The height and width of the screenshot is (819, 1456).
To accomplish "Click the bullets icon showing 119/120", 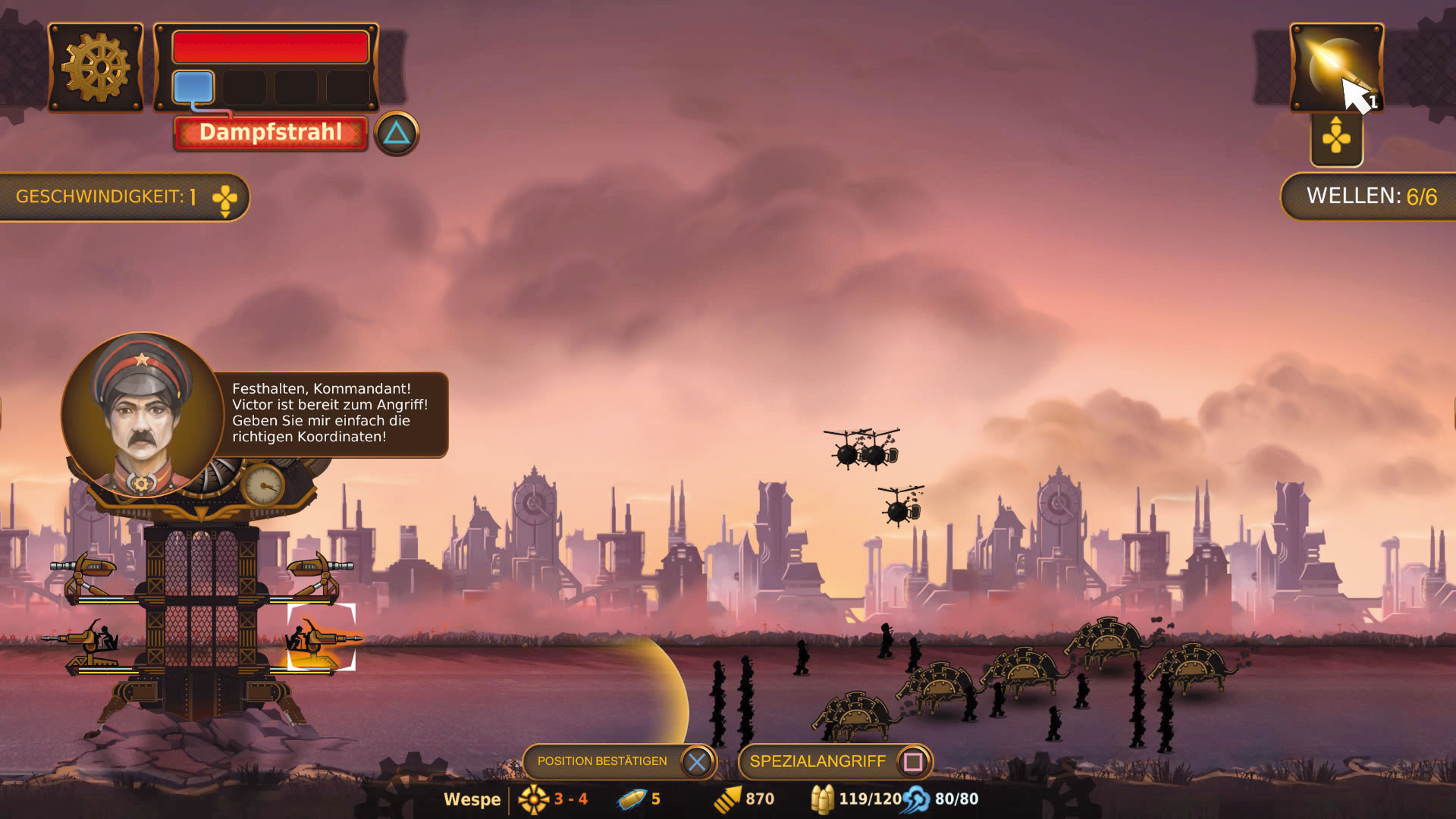I will tap(823, 799).
